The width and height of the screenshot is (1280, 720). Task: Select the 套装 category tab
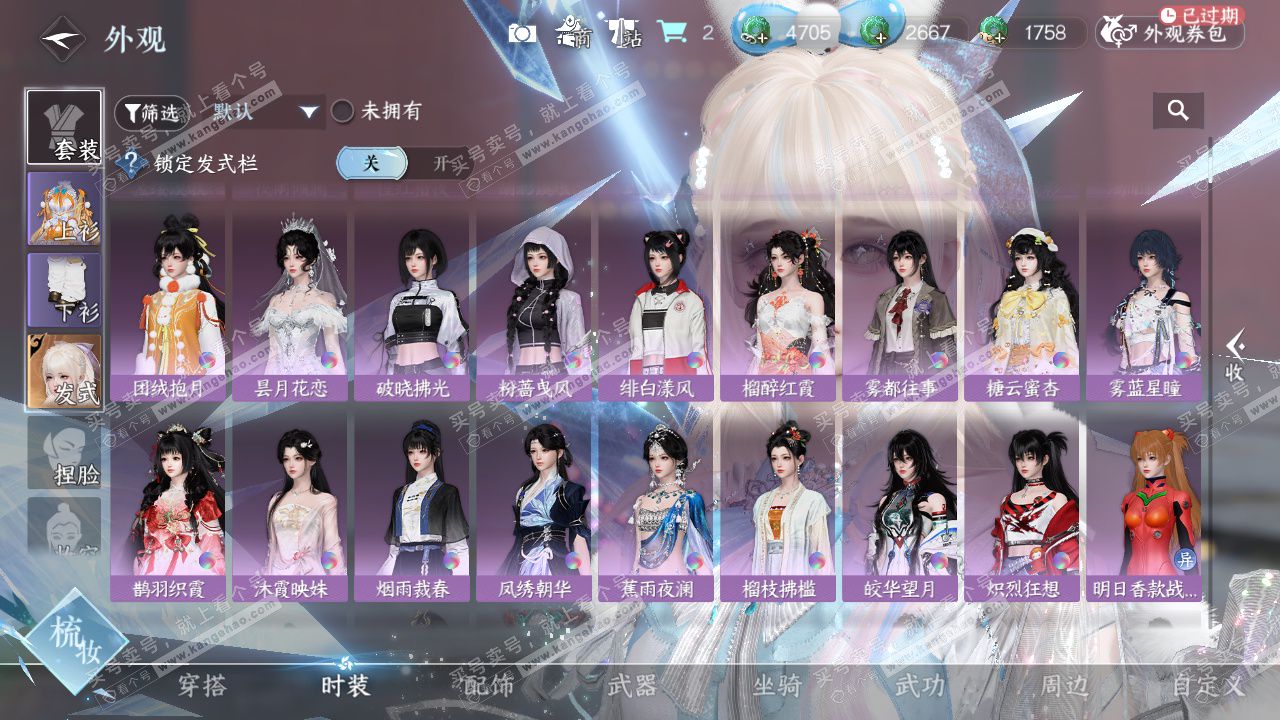point(64,127)
